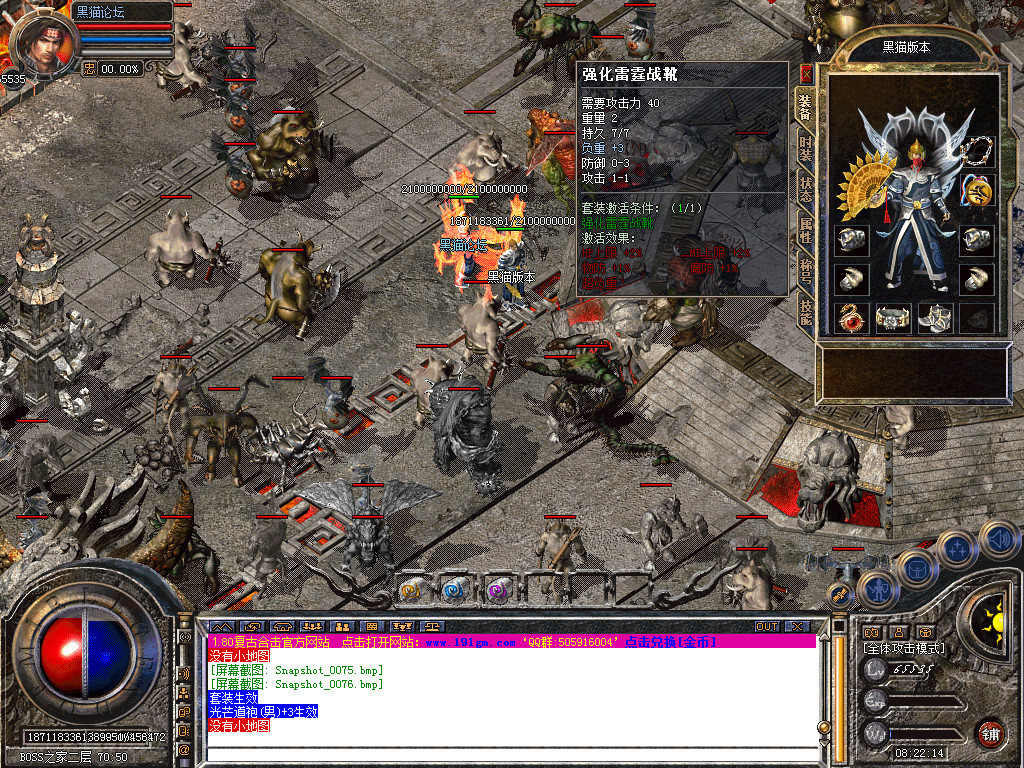Open the bag inventory round button
The height and width of the screenshot is (768, 1024).
tap(917, 569)
